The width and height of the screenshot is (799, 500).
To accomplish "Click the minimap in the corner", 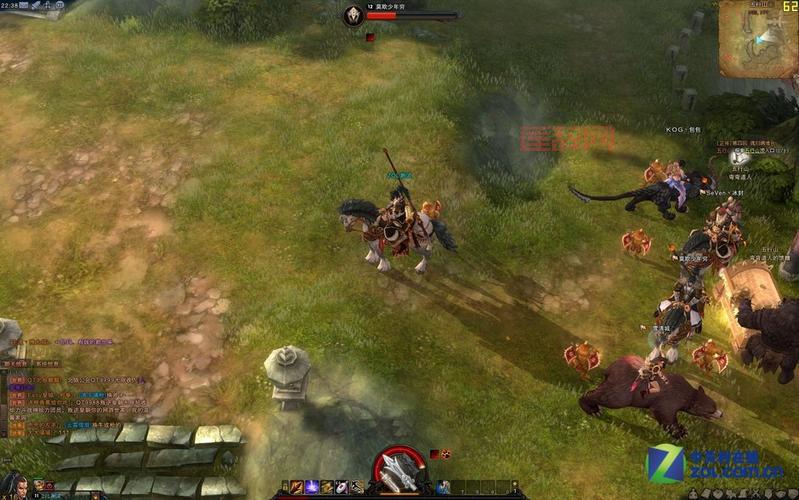I will click(758, 39).
